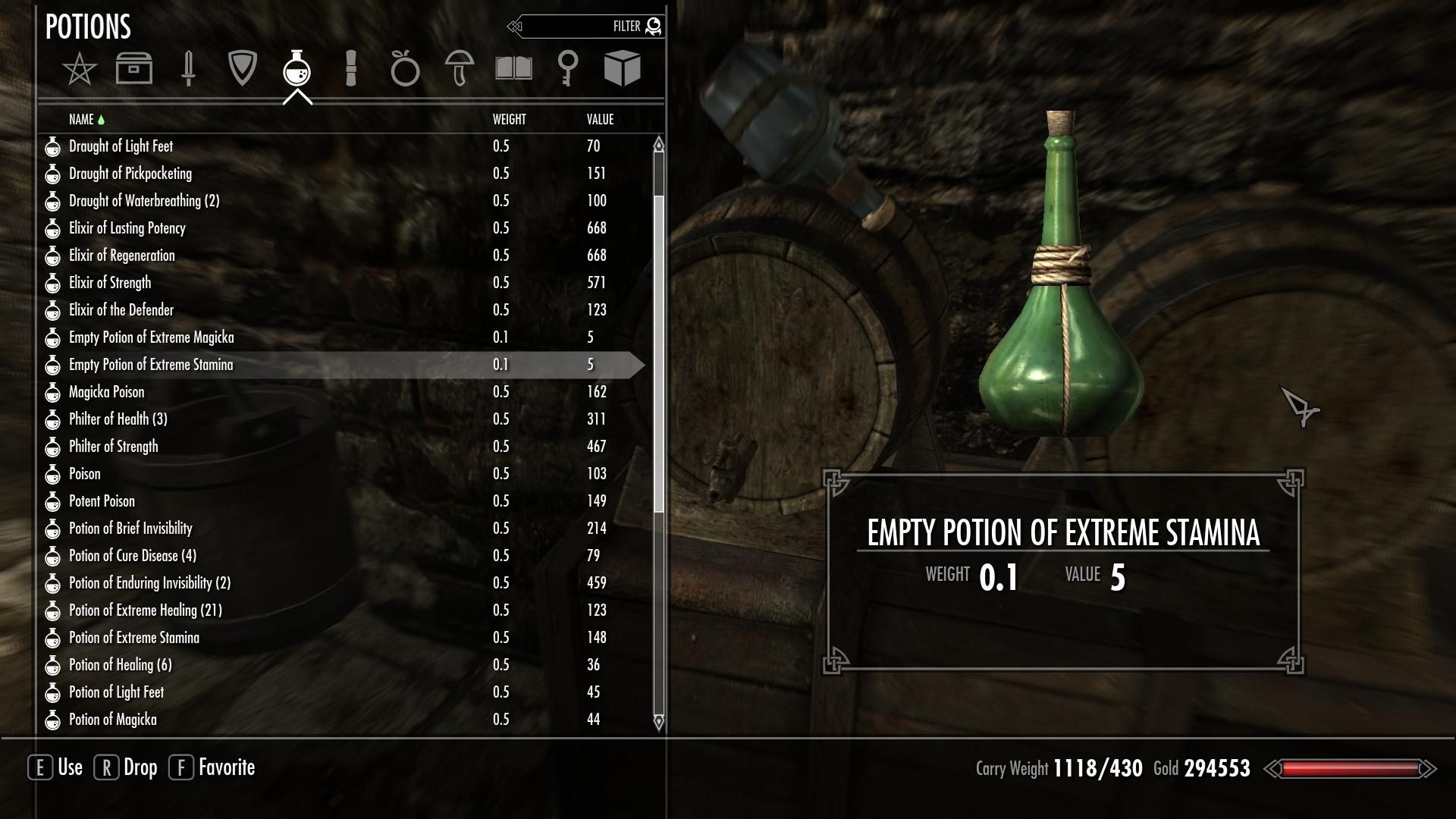Show the armor shield category
This screenshot has height=819, width=1456.
[243, 69]
